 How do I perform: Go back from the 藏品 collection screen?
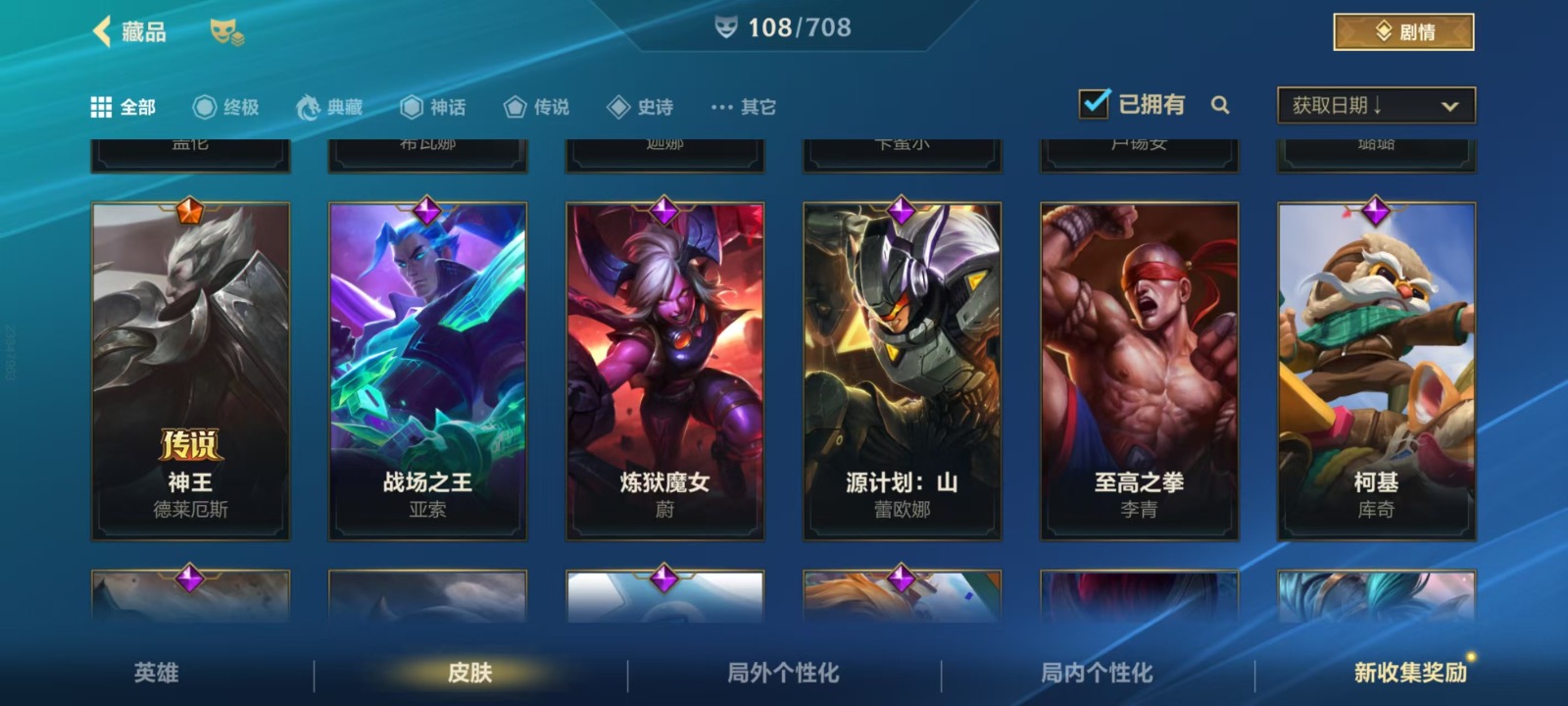[103, 31]
